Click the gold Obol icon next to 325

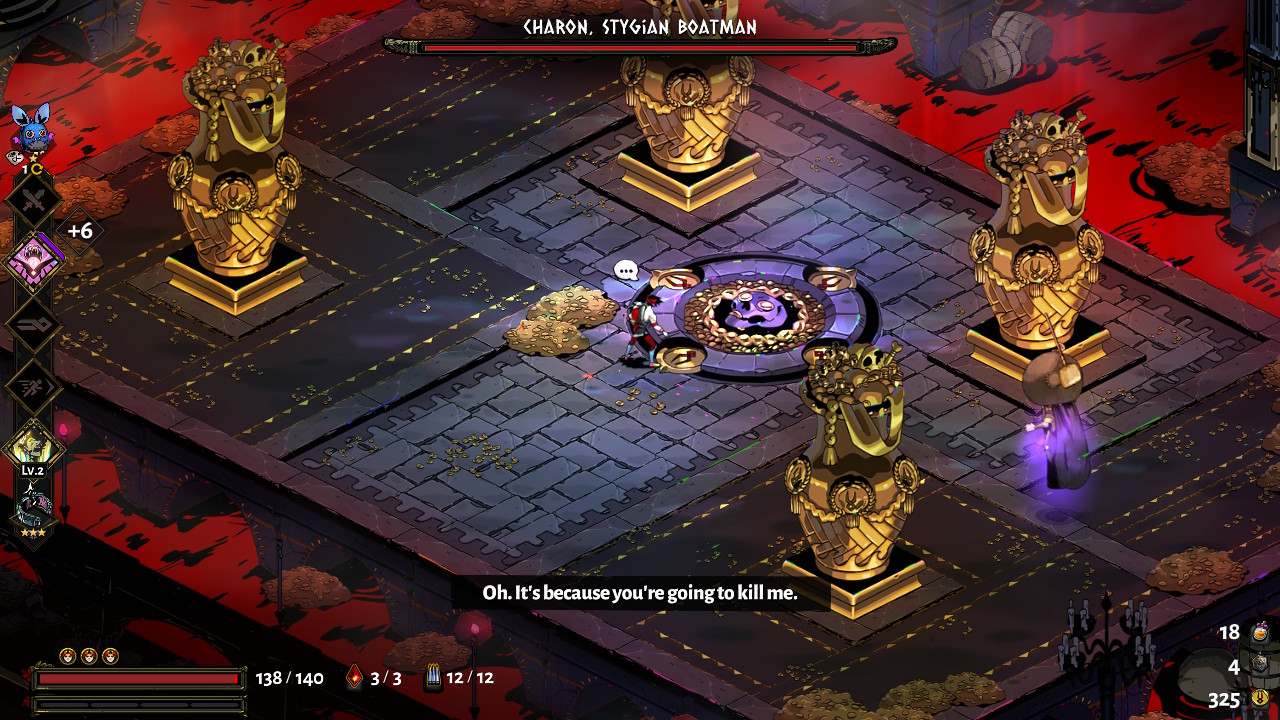pos(1259,697)
